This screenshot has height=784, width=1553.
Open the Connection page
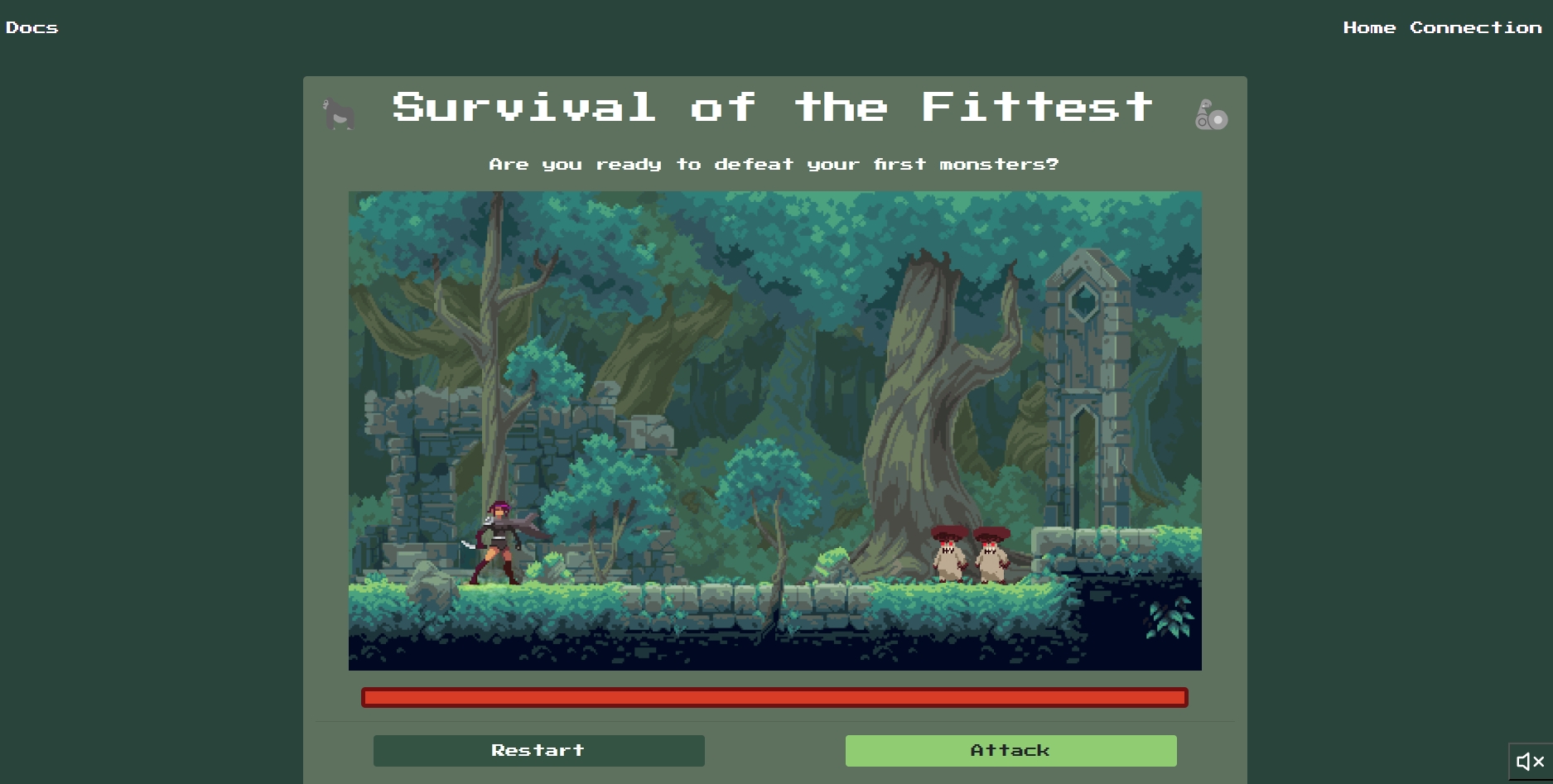1475,27
